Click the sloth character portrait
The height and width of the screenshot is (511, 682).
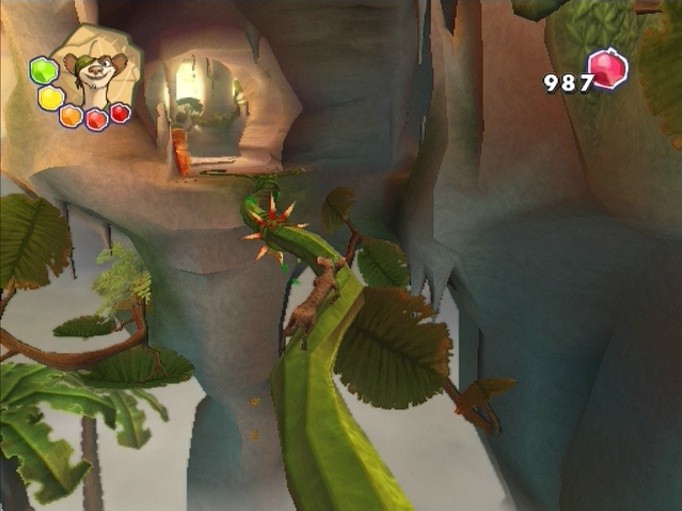click(96, 71)
